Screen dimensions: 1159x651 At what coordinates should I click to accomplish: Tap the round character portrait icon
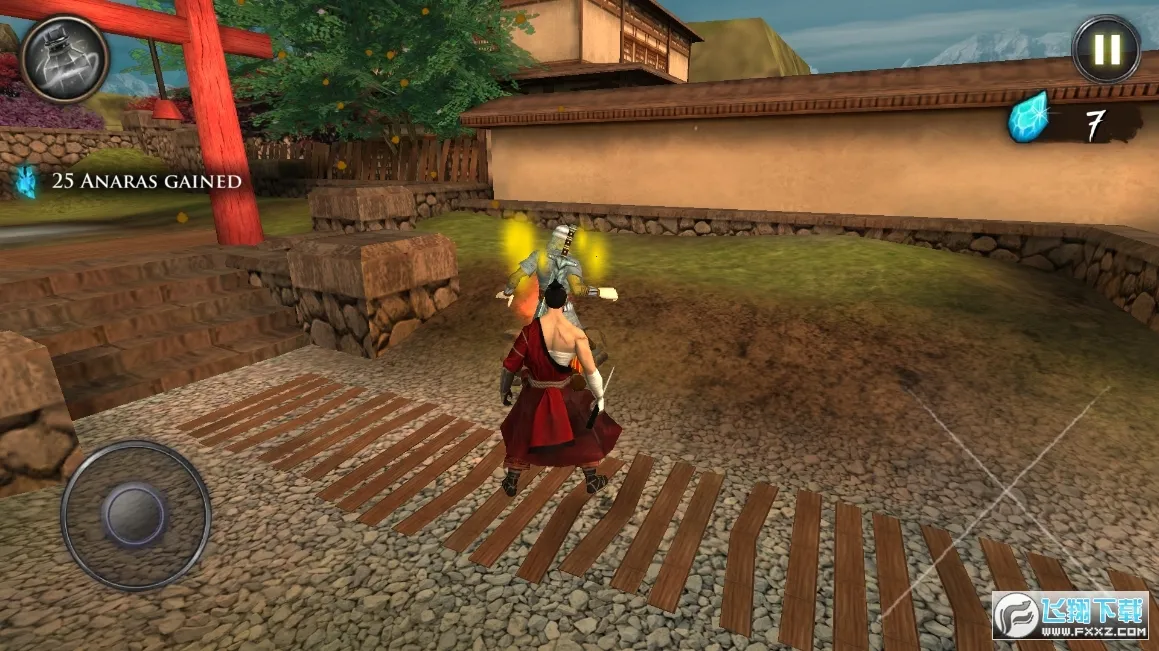tap(65, 59)
